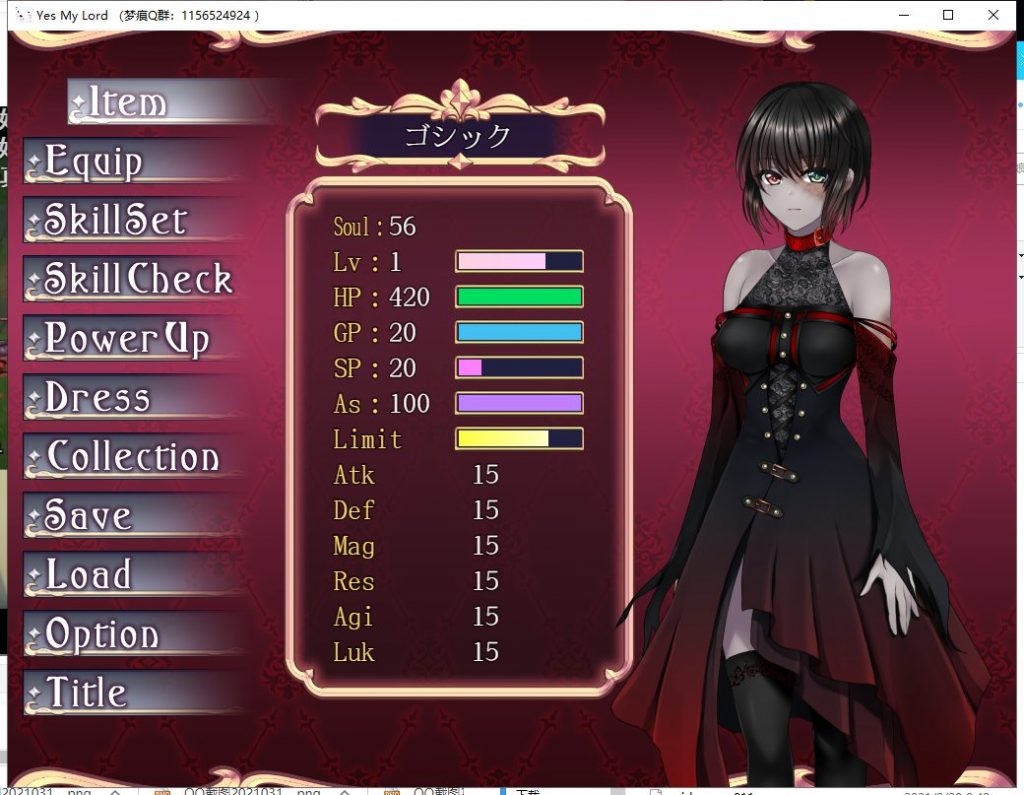Minimize the game window
This screenshot has width=1024, height=795.
(904, 15)
